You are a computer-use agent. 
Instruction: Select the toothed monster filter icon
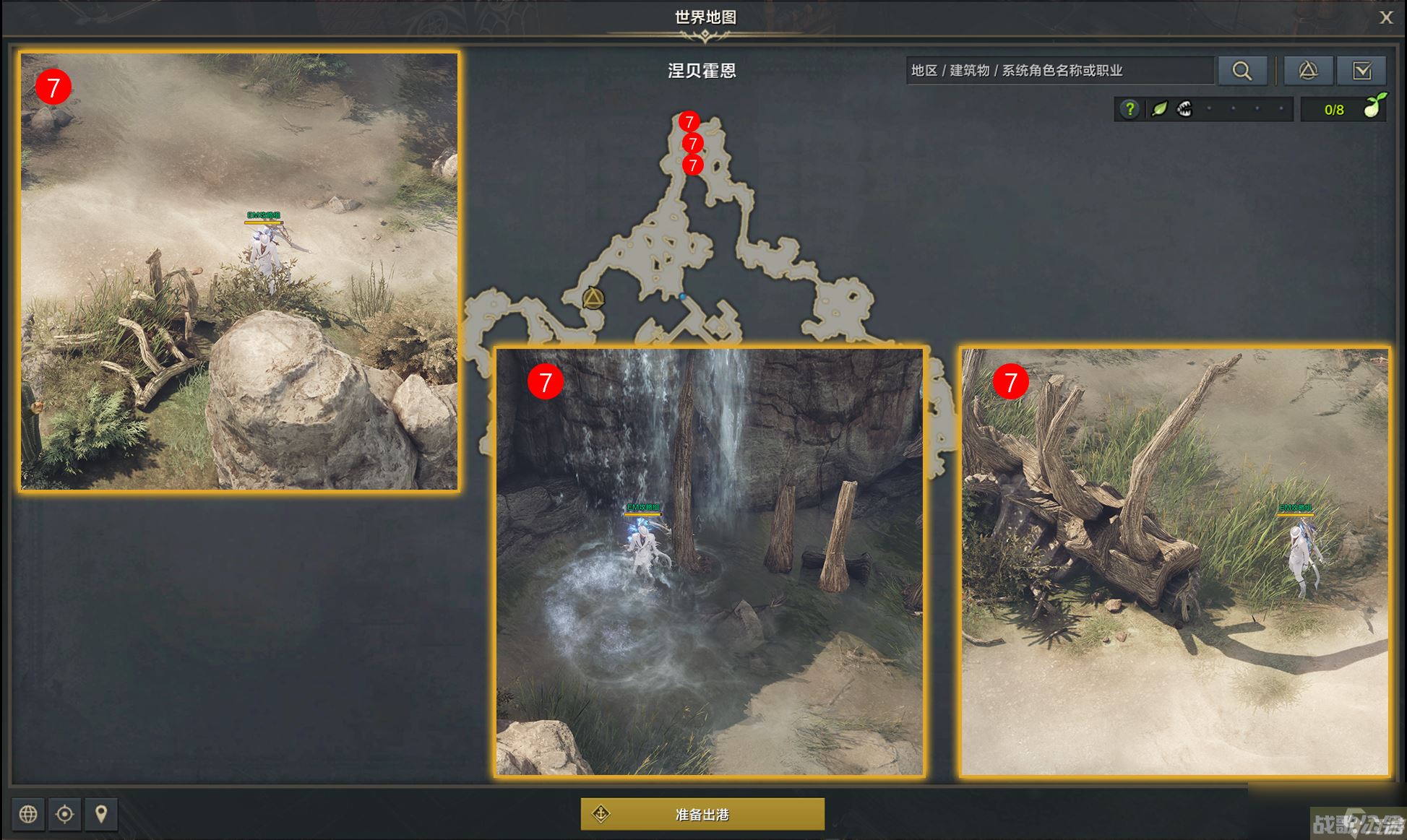(1184, 109)
